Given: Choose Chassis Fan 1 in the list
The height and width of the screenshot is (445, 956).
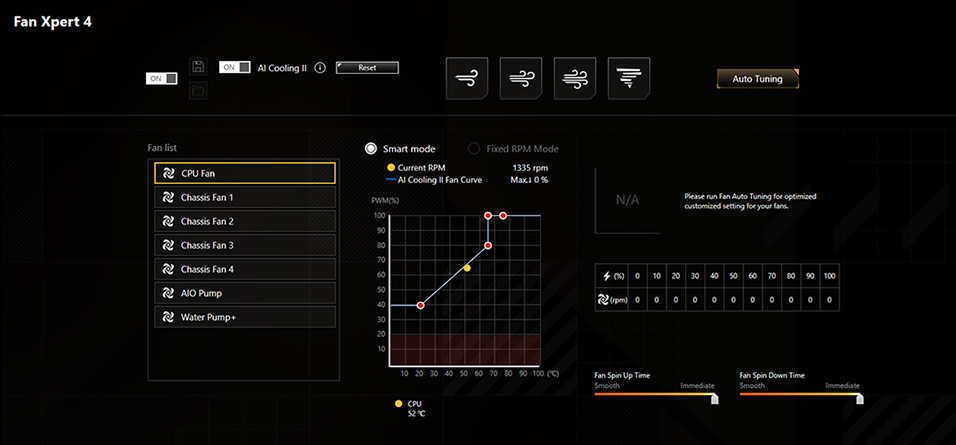Looking at the screenshot, I should (245, 197).
